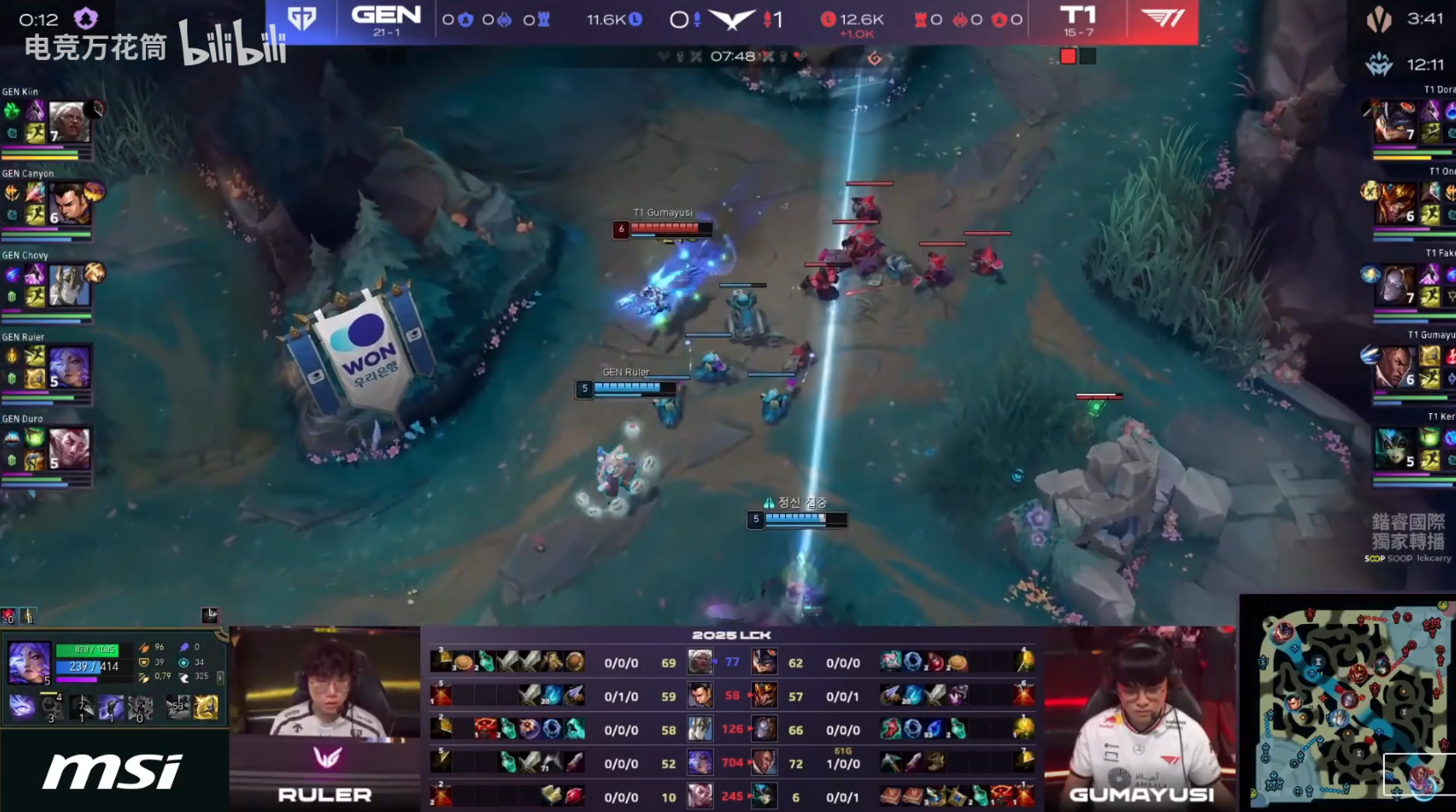Pick GEN Ruler's portrait in left team list
This screenshot has height=812, width=1456.
pos(69,366)
